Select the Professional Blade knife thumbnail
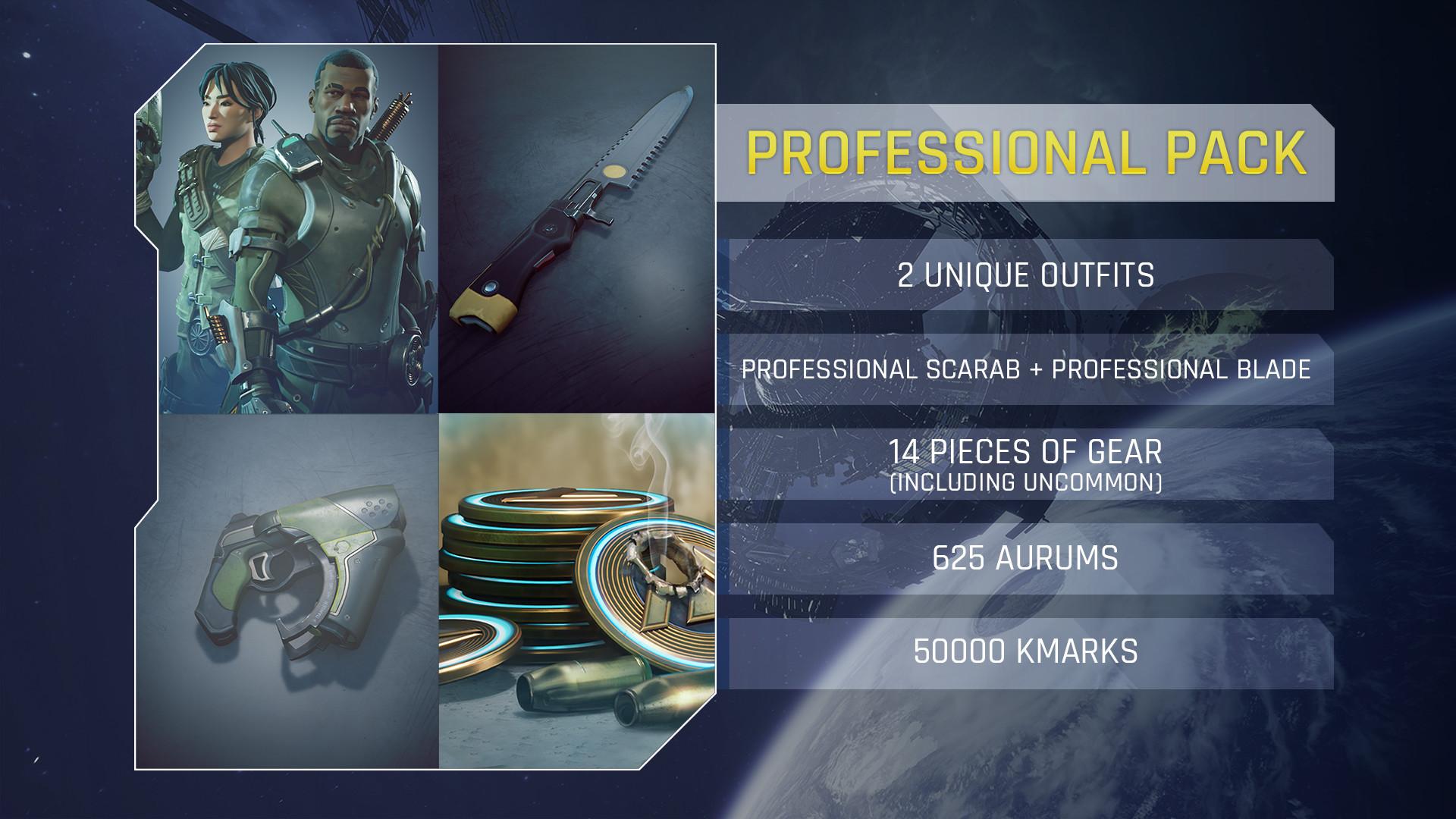The width and height of the screenshot is (1456, 819). [576, 229]
